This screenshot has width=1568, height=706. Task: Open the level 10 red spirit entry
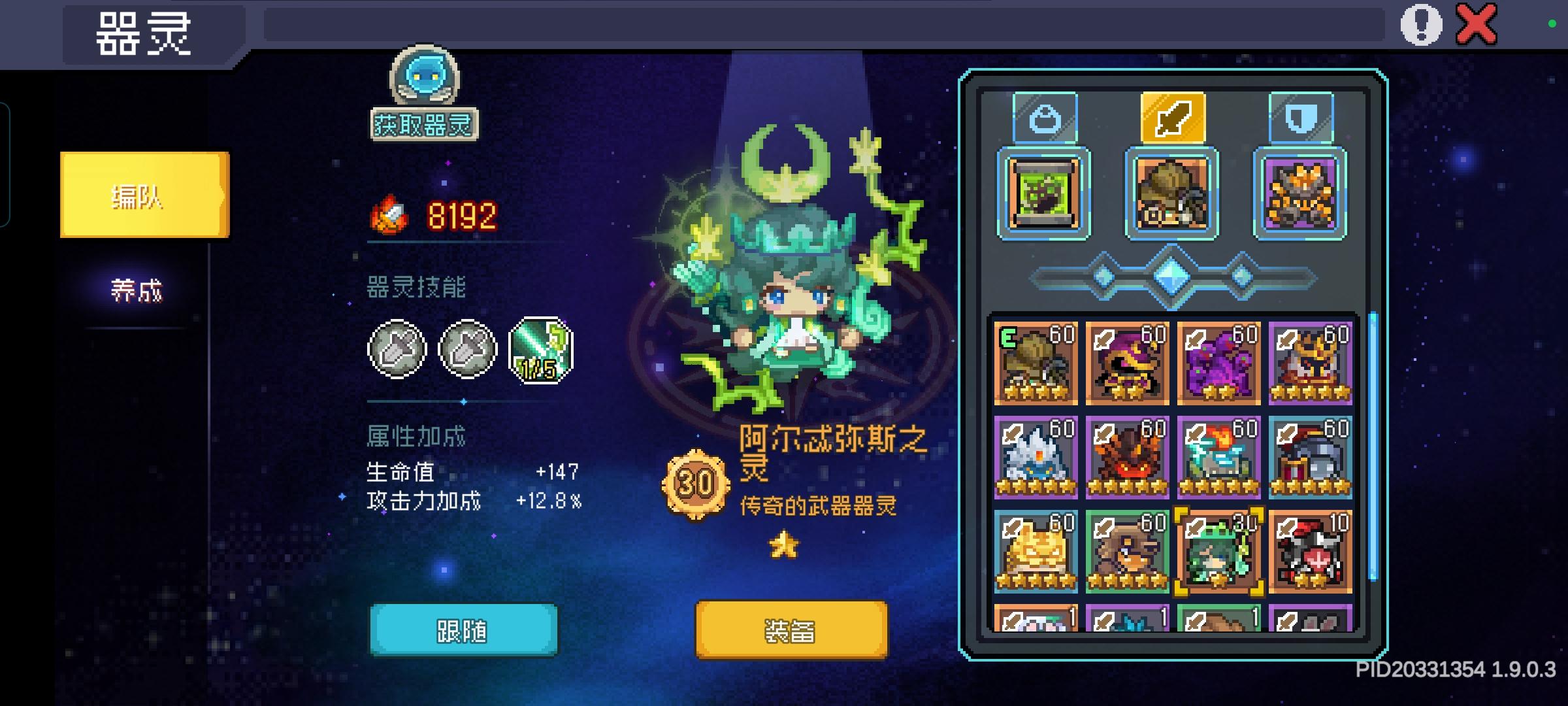click(1310, 548)
